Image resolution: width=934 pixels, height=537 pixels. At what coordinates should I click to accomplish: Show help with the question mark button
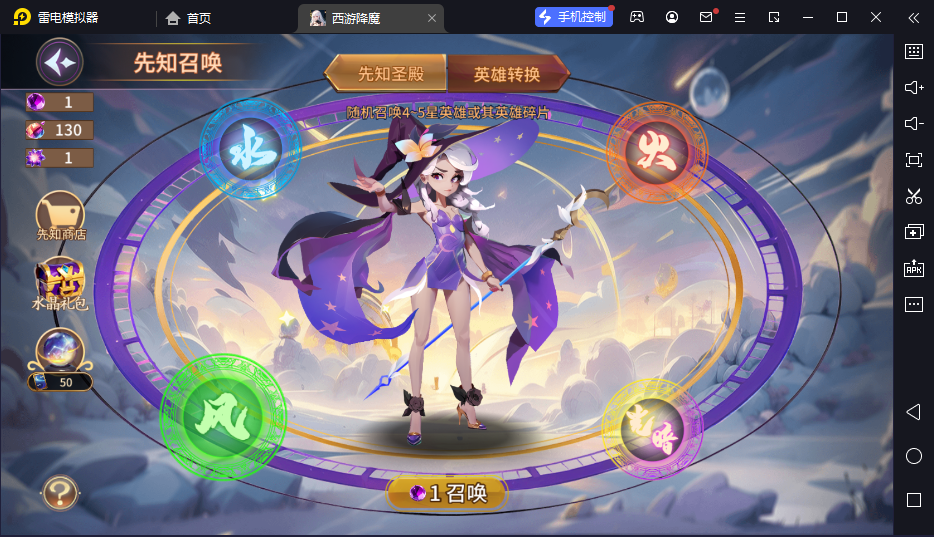(60, 492)
